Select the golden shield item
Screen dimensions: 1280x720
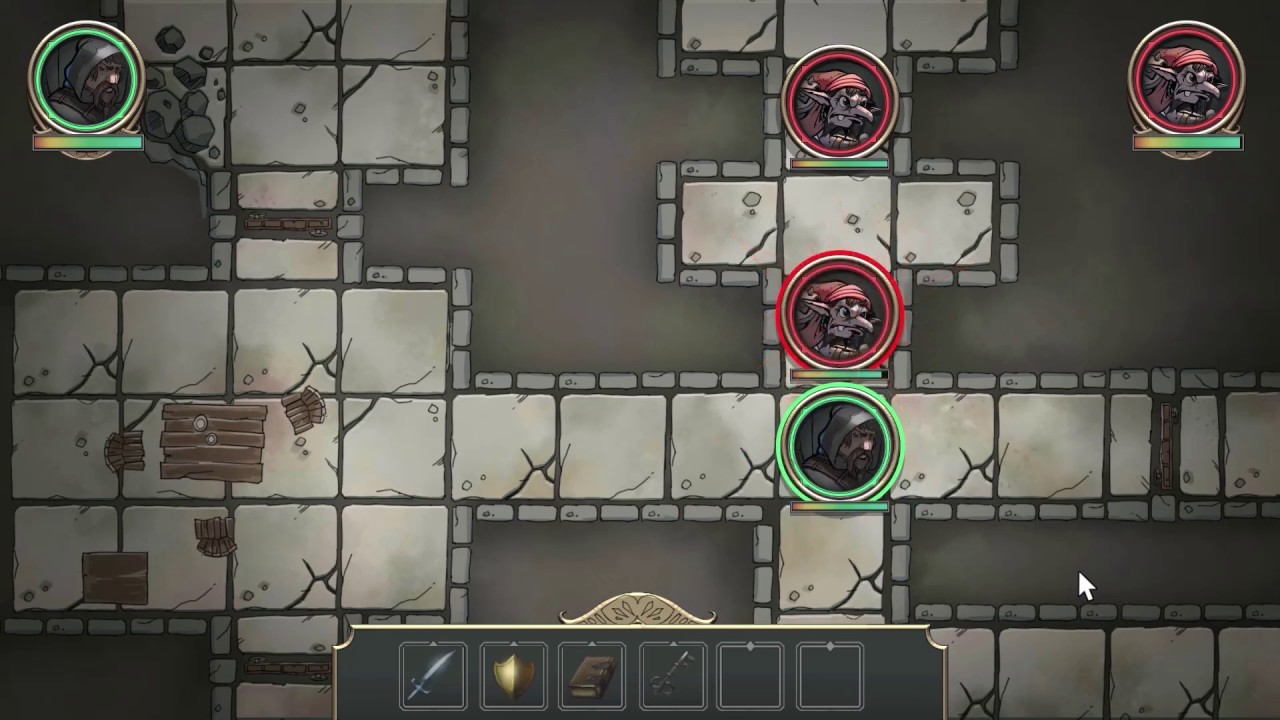(x=512, y=675)
